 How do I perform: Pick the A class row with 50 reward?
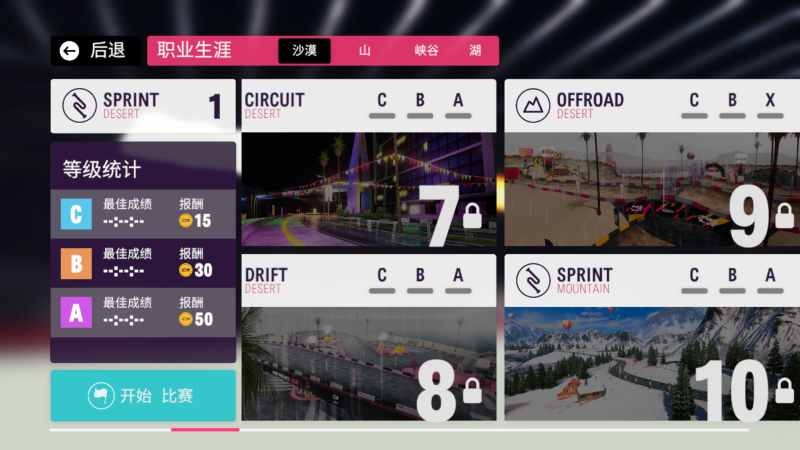click(x=143, y=312)
